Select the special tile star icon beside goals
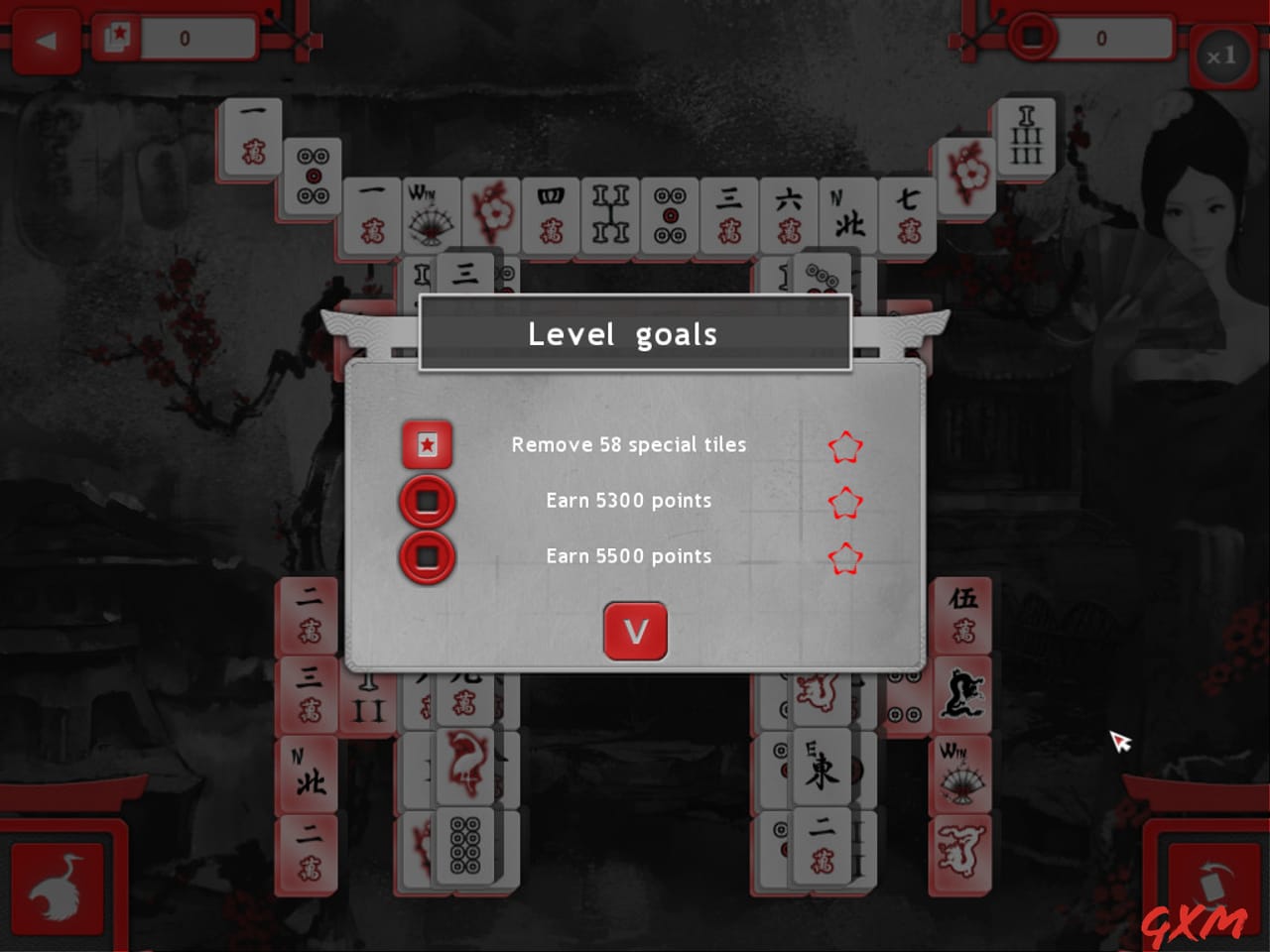 pos(427,444)
